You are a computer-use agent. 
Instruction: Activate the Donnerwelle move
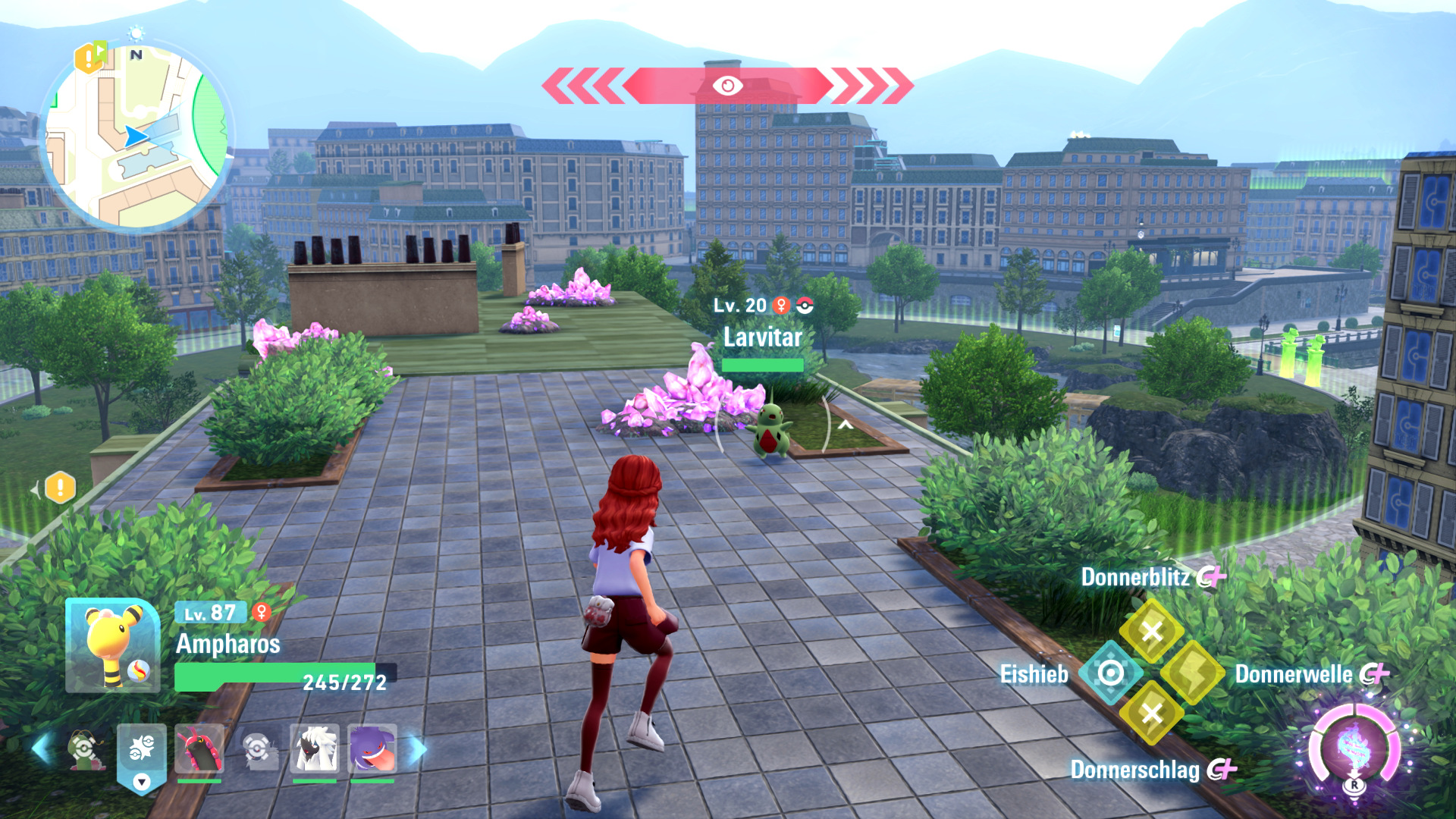(1192, 673)
